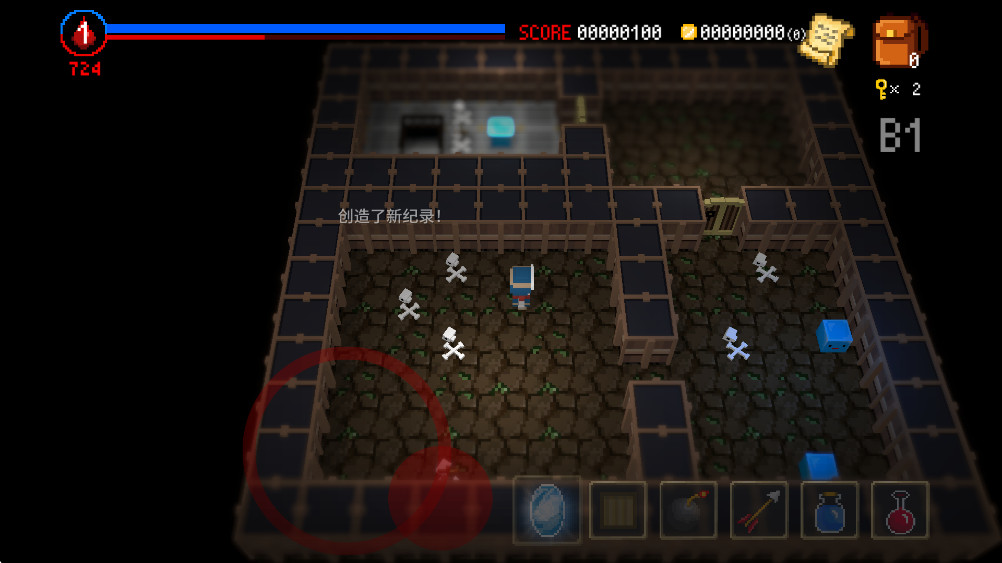
Task: Select the bomb in the hotbar
Action: pyautogui.click(x=688, y=510)
